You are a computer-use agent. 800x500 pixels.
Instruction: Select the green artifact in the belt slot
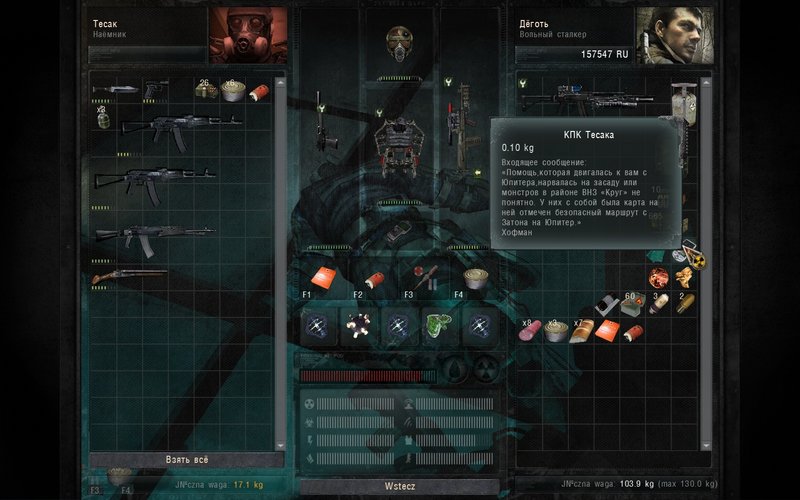(x=437, y=326)
